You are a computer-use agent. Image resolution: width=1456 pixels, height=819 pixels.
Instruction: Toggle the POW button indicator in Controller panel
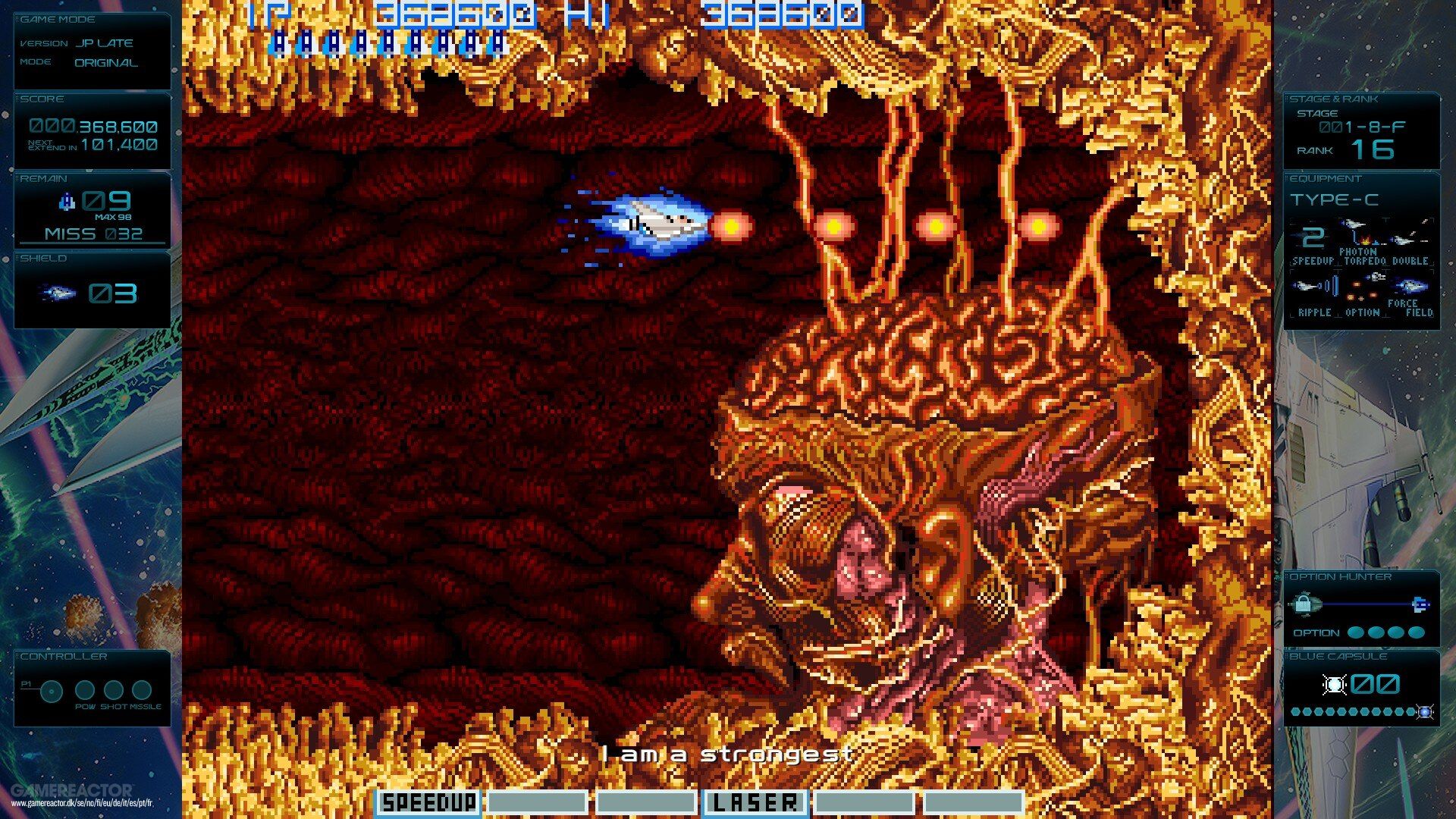point(85,691)
